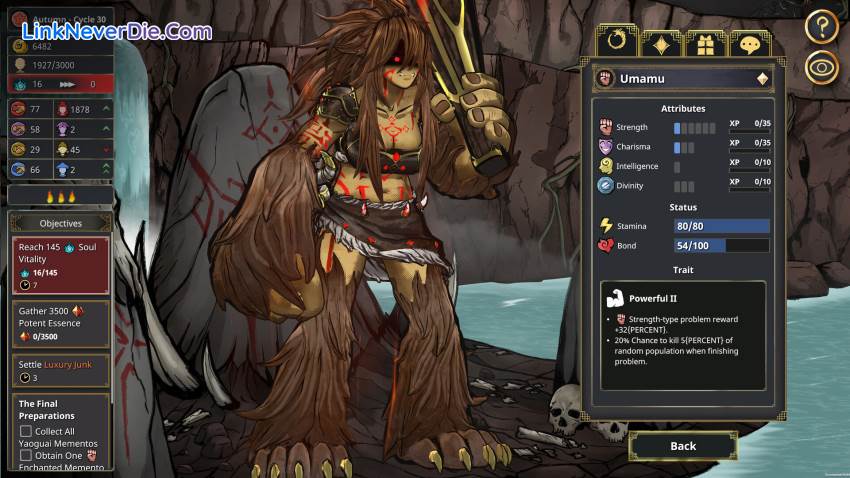The image size is (850, 478).
Task: Select the Reach 145 Soul Vitality objective
Action: tap(60, 265)
